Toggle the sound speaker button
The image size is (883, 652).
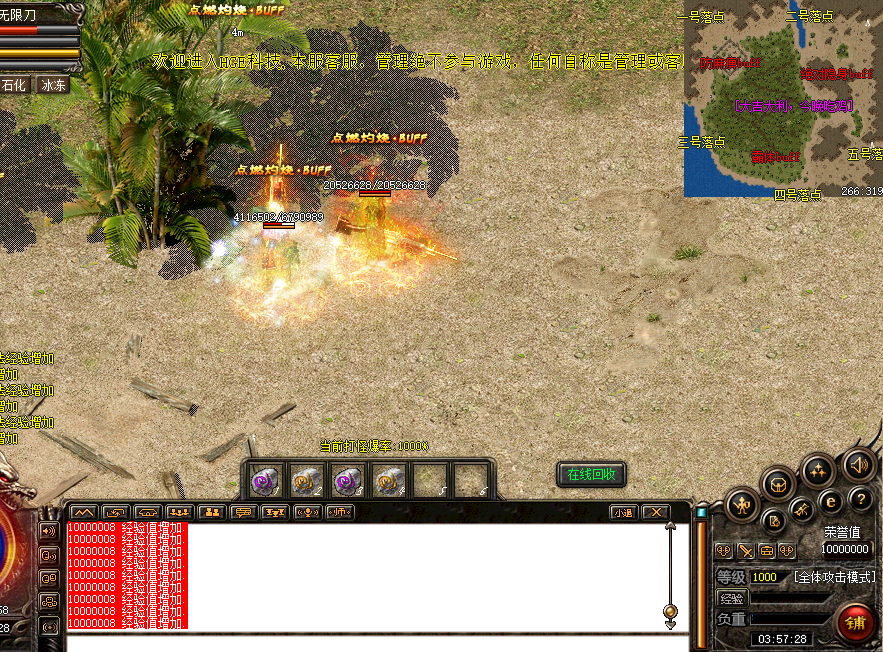click(858, 465)
